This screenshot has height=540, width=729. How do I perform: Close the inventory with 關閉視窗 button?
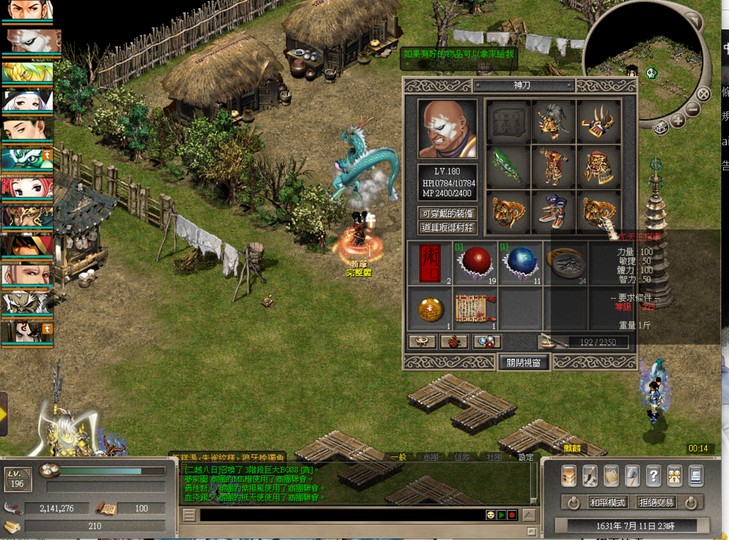(523, 362)
